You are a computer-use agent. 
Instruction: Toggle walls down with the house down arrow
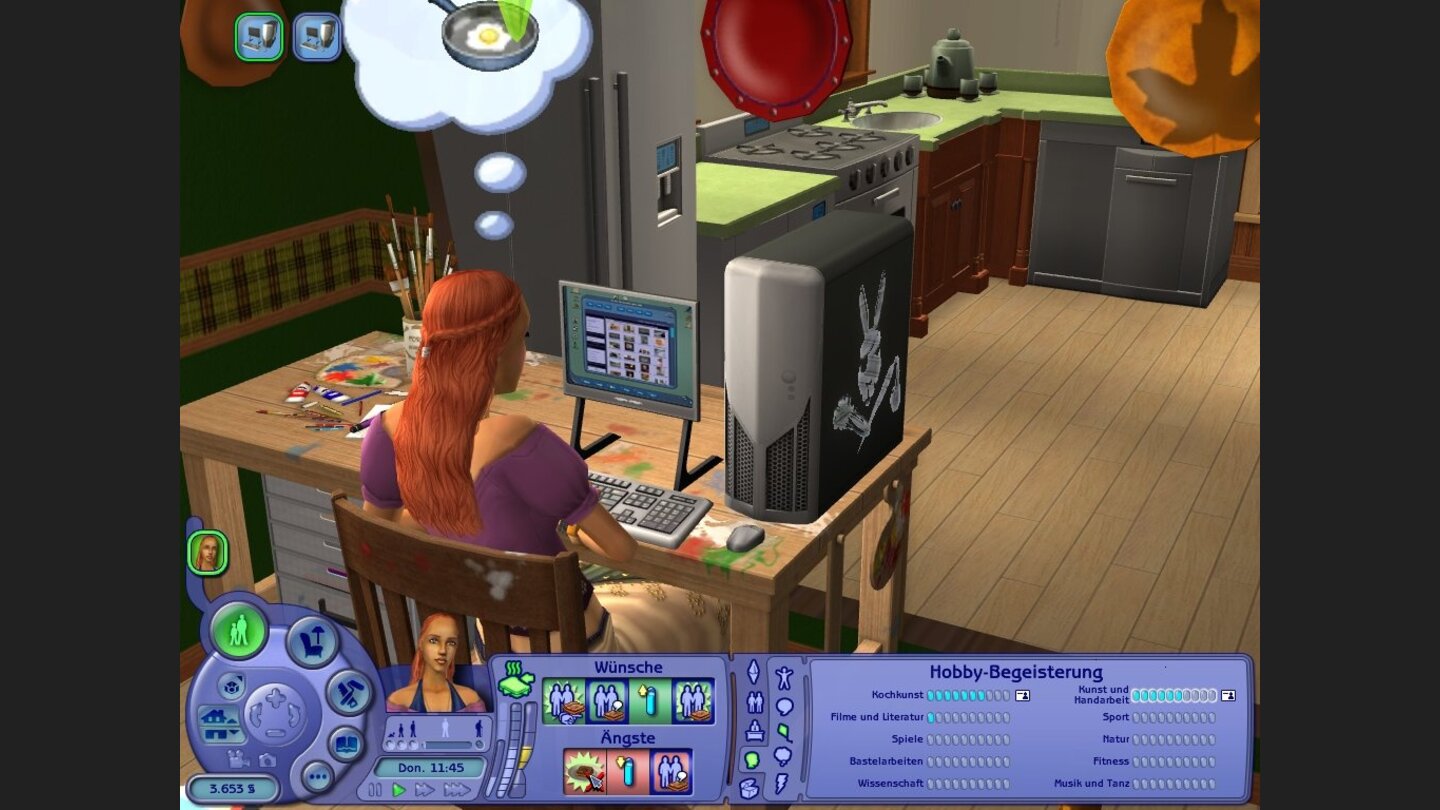click(221, 736)
